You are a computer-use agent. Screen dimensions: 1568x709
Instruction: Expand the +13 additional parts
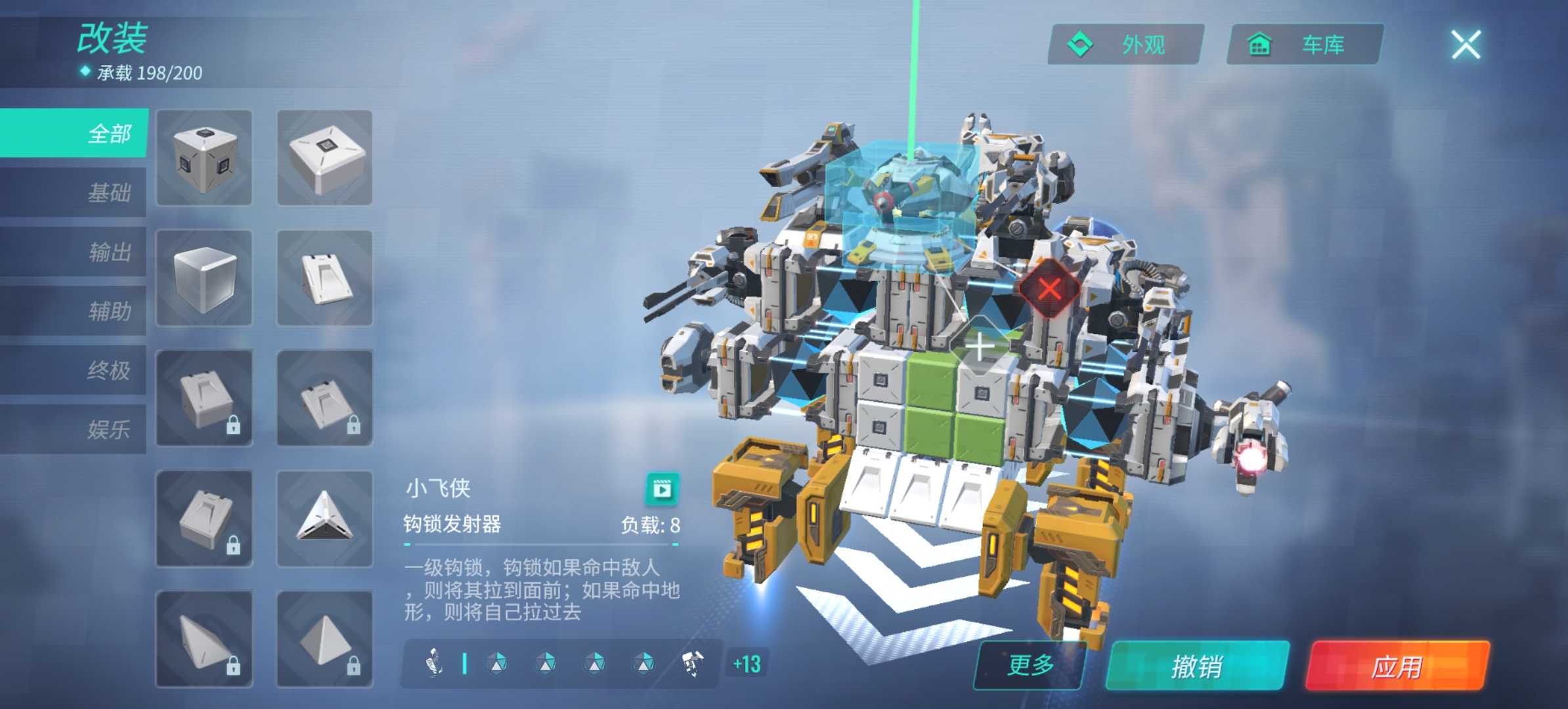point(747,664)
